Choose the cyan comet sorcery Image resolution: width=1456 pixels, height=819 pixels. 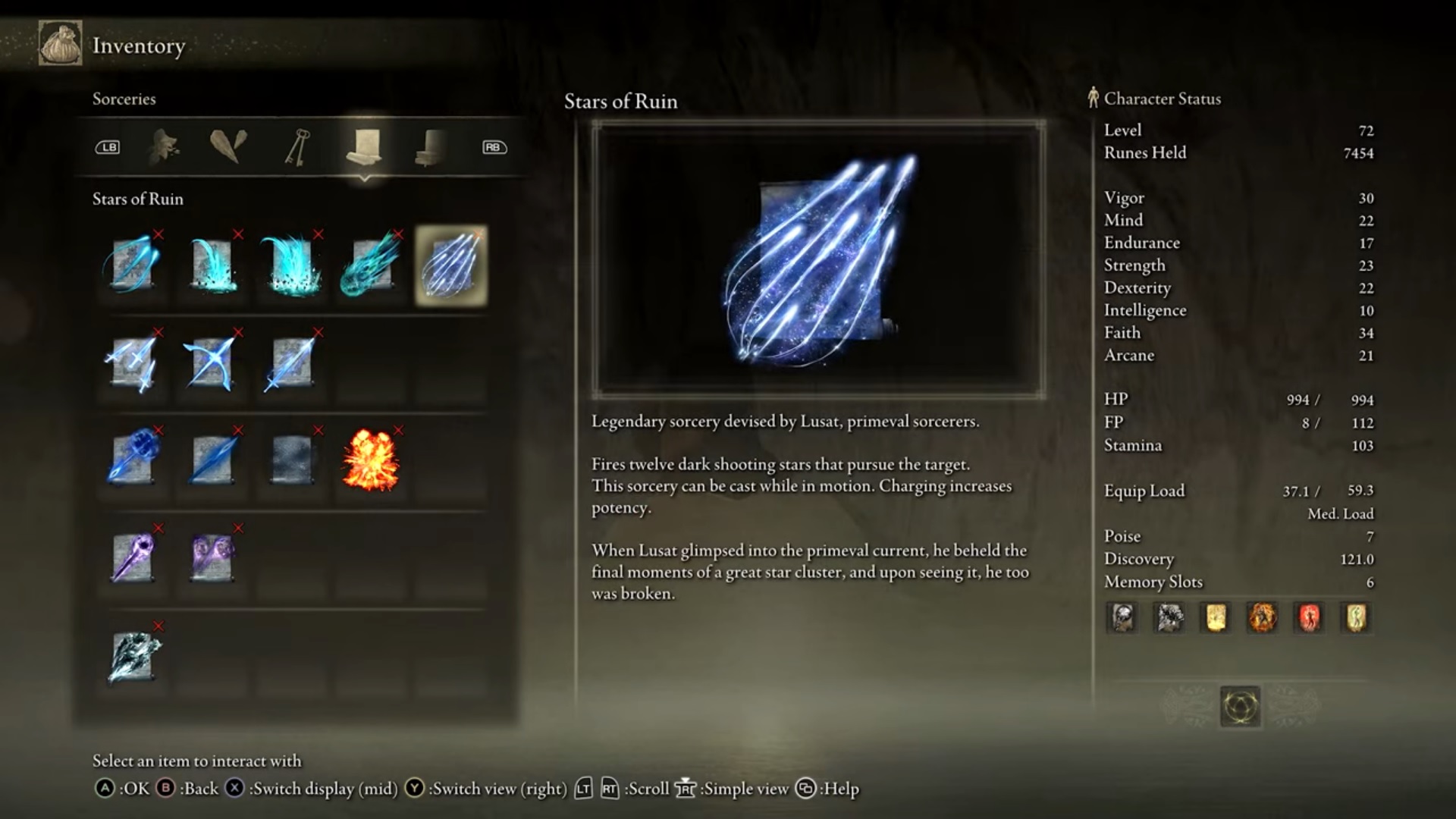click(x=371, y=266)
